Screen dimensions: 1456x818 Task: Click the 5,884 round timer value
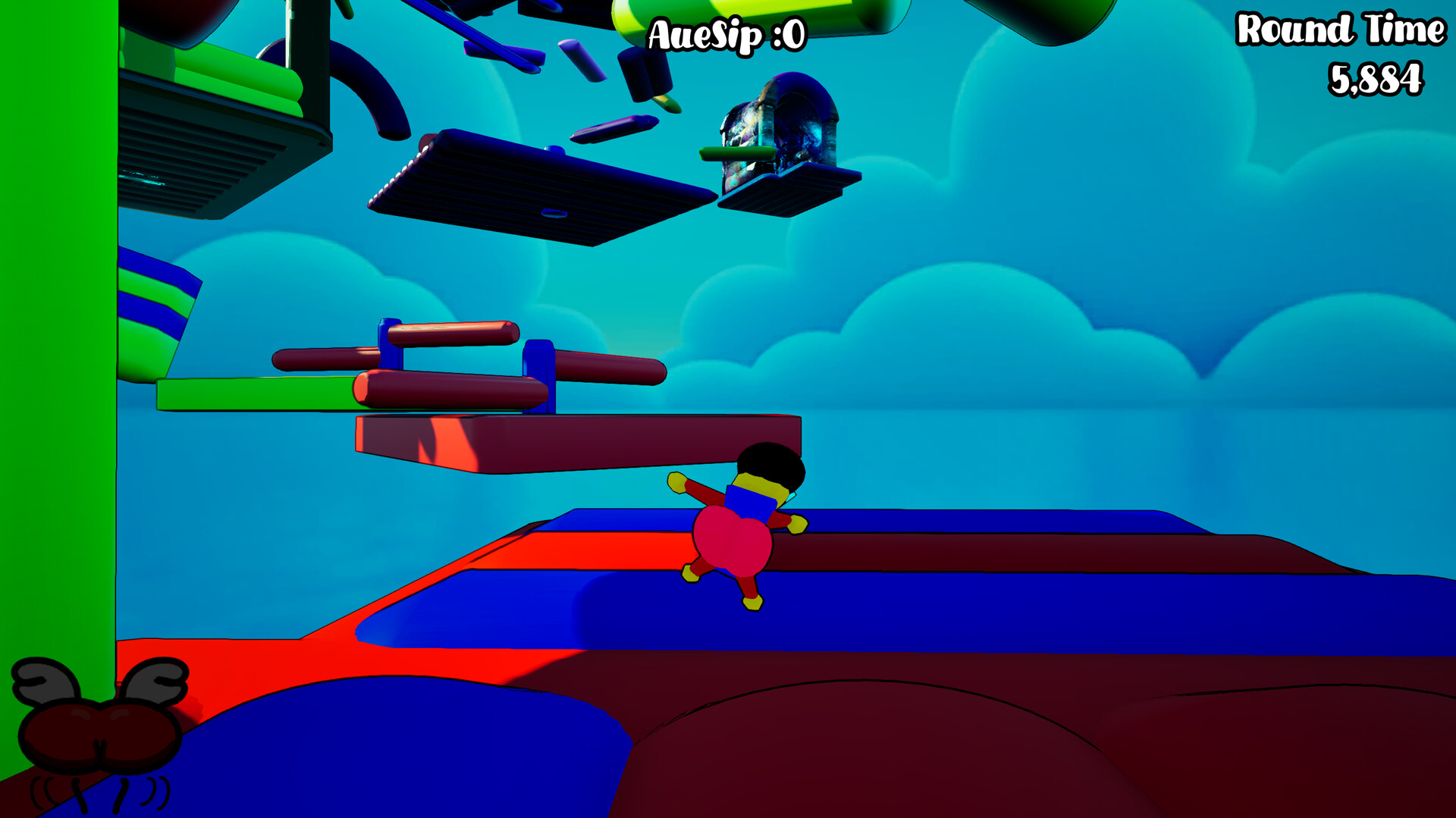[x=1376, y=76]
